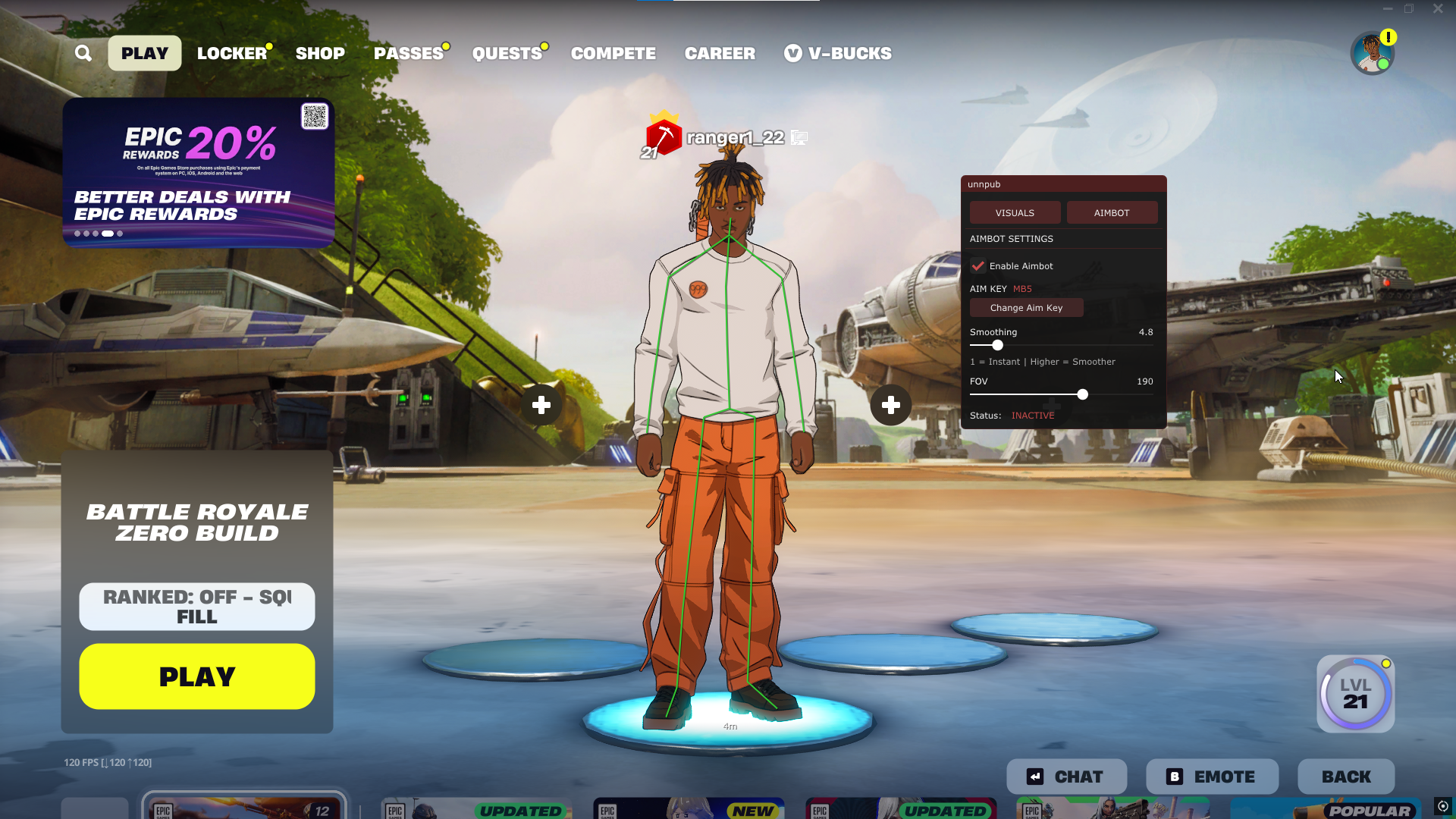Choose the Emote button
The height and width of the screenshot is (819, 1456).
click(x=1212, y=777)
